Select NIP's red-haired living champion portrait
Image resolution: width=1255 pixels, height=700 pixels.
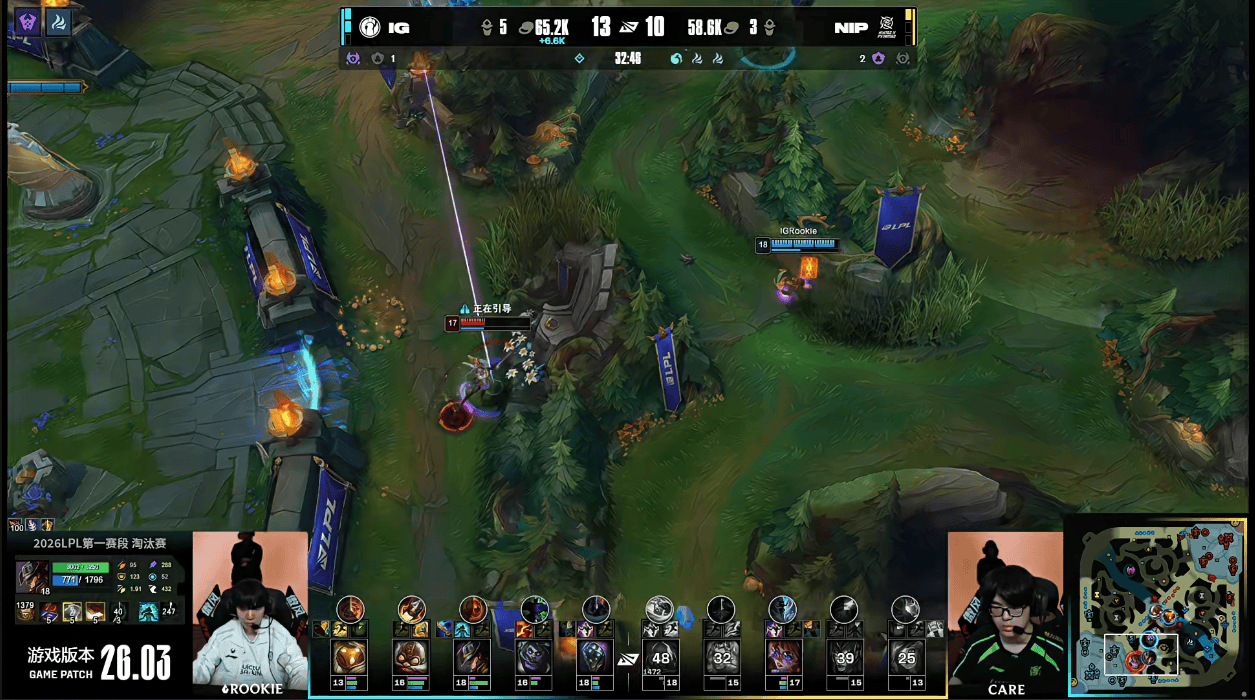coord(782,657)
